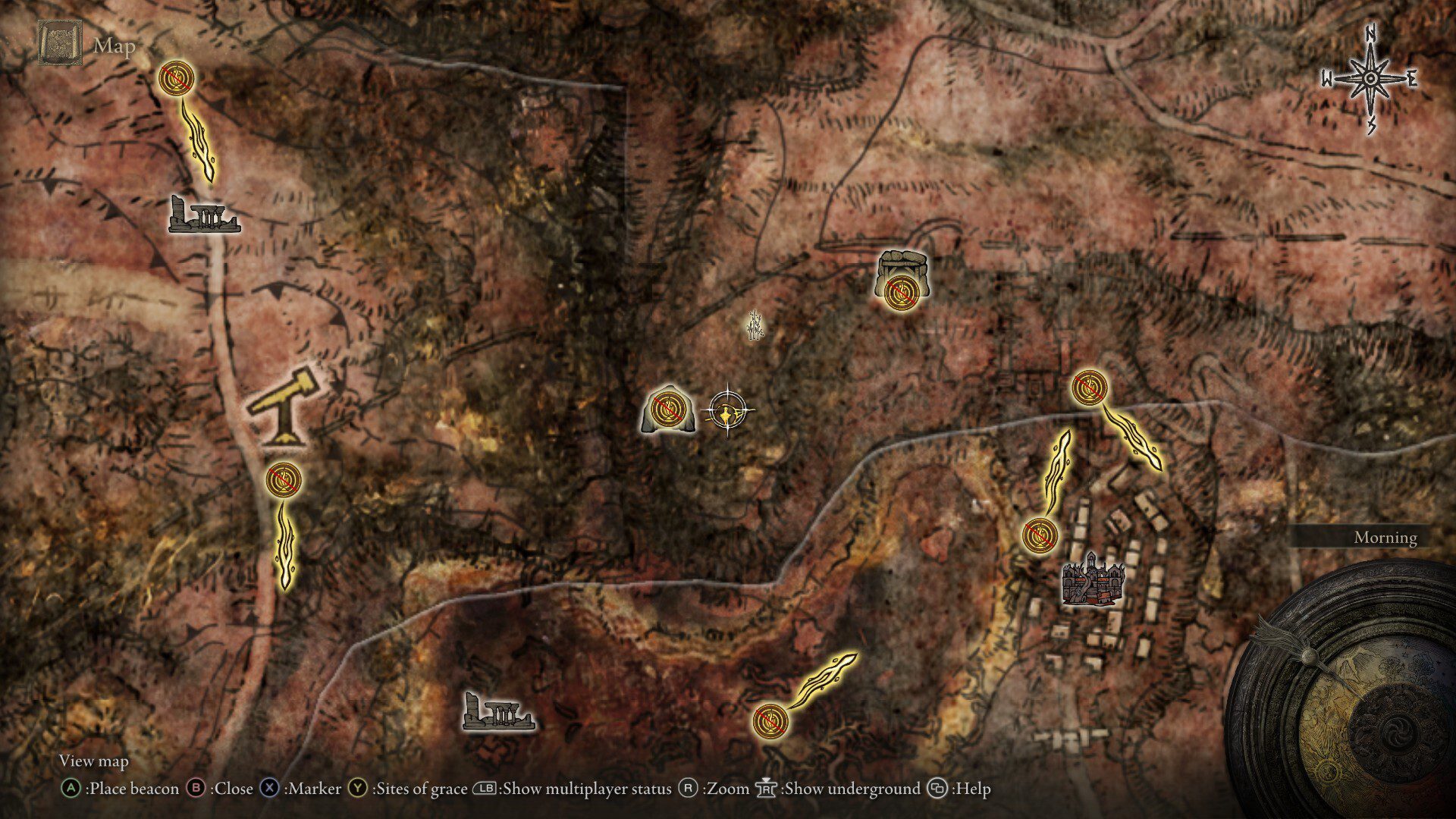Choose the grace marker just left of the town
Screen dimensions: 1456x819
click(1039, 535)
